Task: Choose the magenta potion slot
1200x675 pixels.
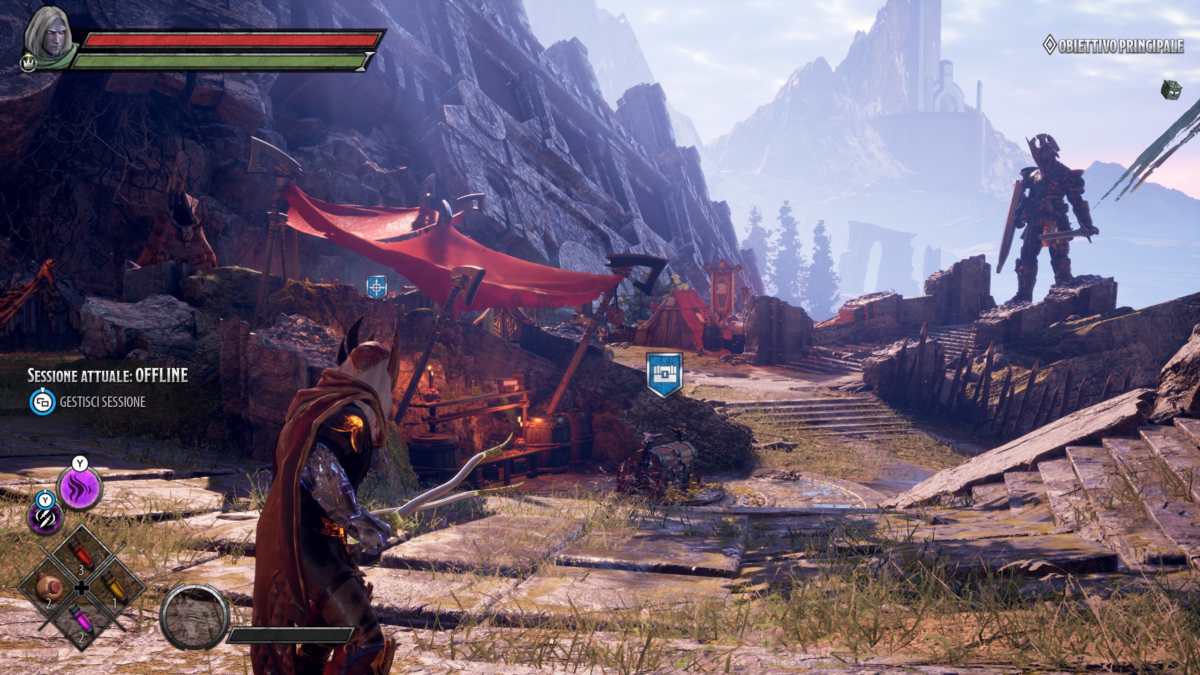Action: pyautogui.click(x=81, y=621)
